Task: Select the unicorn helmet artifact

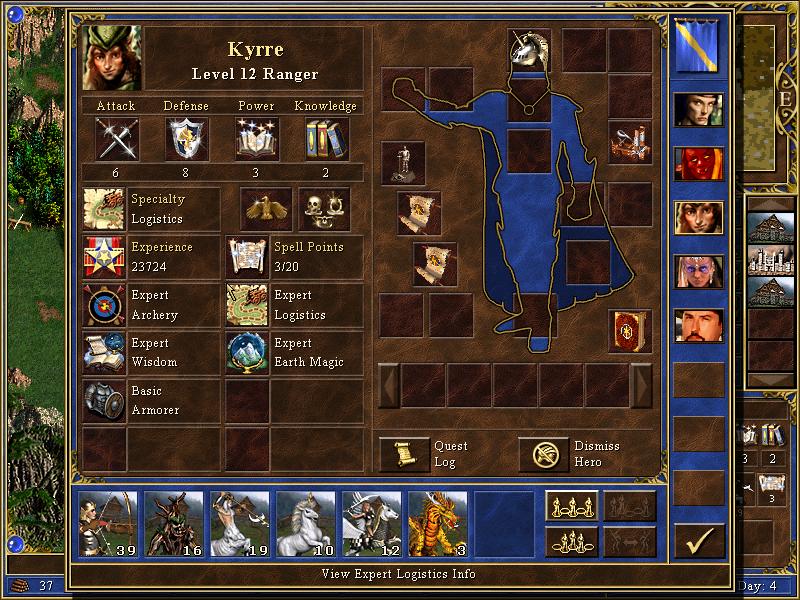Action: click(x=528, y=50)
